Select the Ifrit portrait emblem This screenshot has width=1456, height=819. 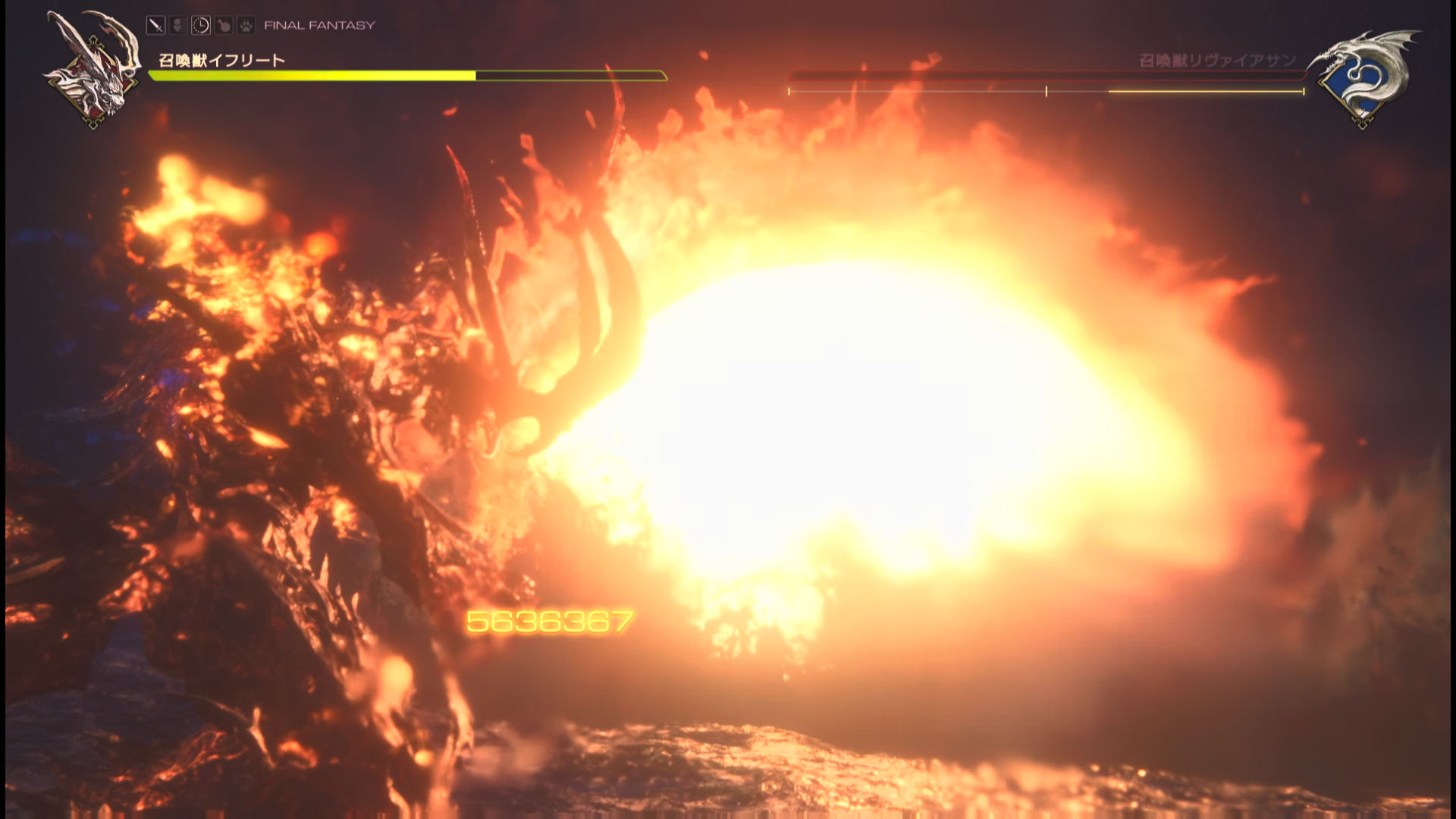pos(94,70)
